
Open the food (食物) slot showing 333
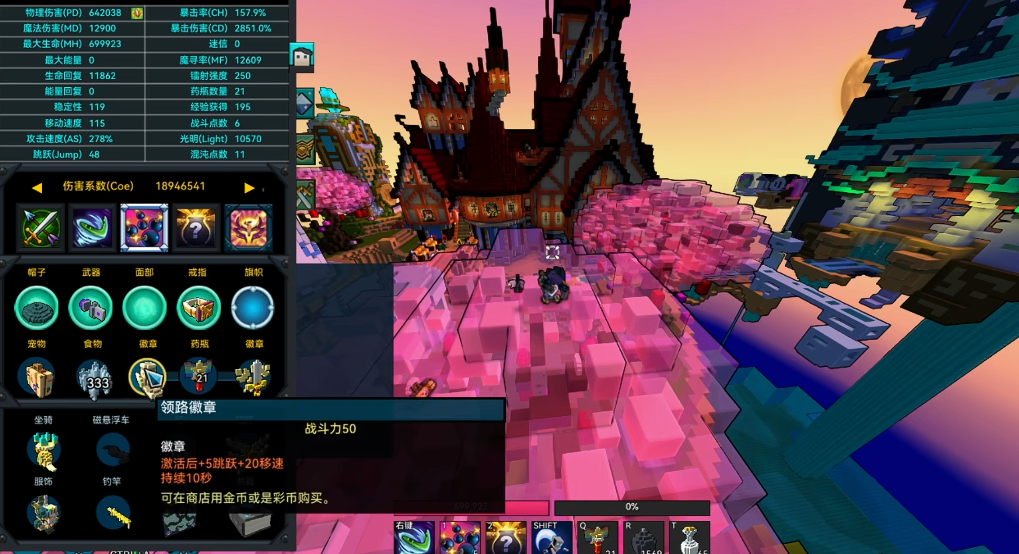click(x=94, y=378)
